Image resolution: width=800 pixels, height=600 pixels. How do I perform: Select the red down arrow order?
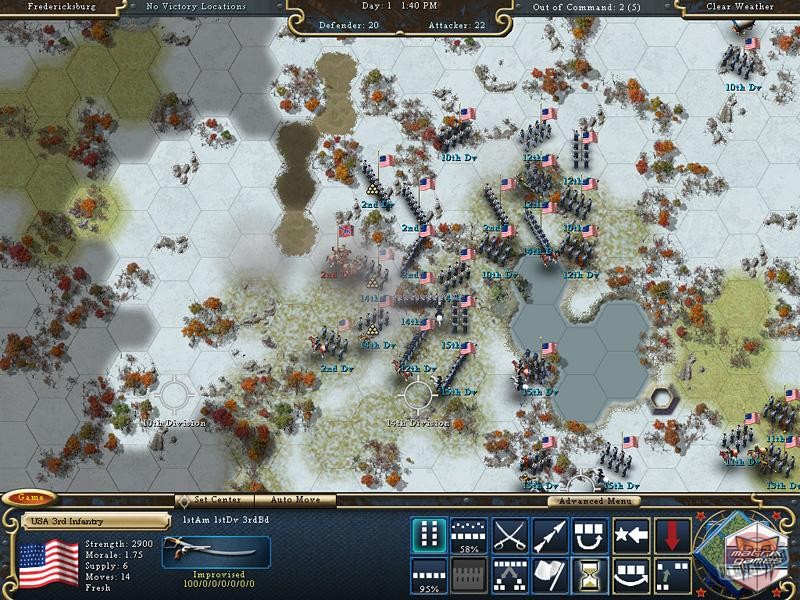[x=671, y=535]
